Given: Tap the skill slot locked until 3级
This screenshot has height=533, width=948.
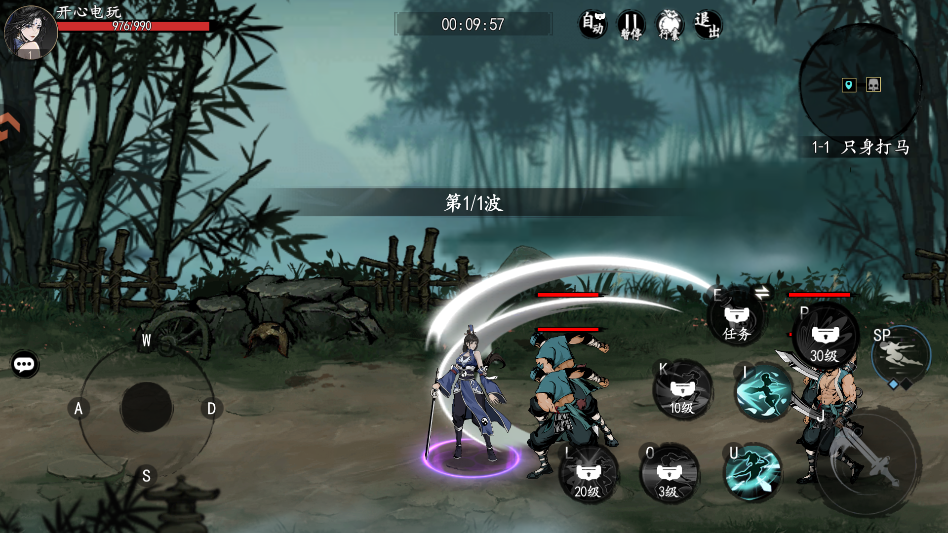Looking at the screenshot, I should tap(669, 474).
